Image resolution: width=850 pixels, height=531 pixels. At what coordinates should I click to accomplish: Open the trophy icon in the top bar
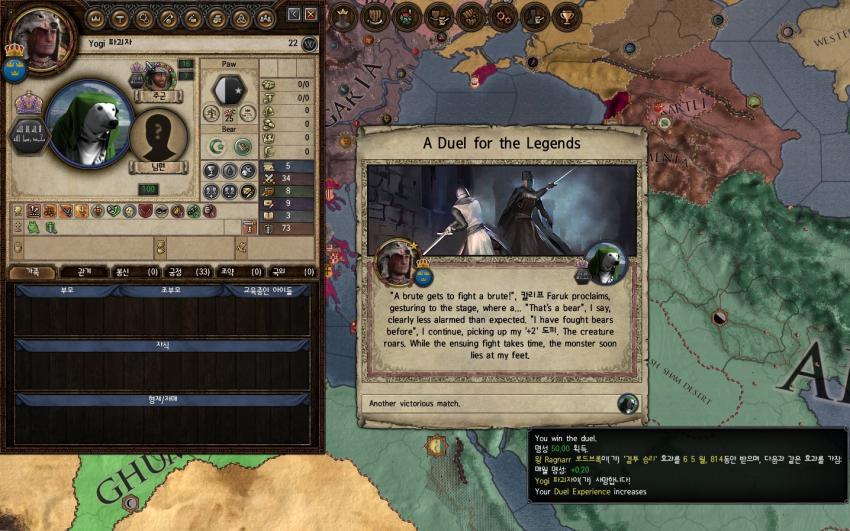567,15
